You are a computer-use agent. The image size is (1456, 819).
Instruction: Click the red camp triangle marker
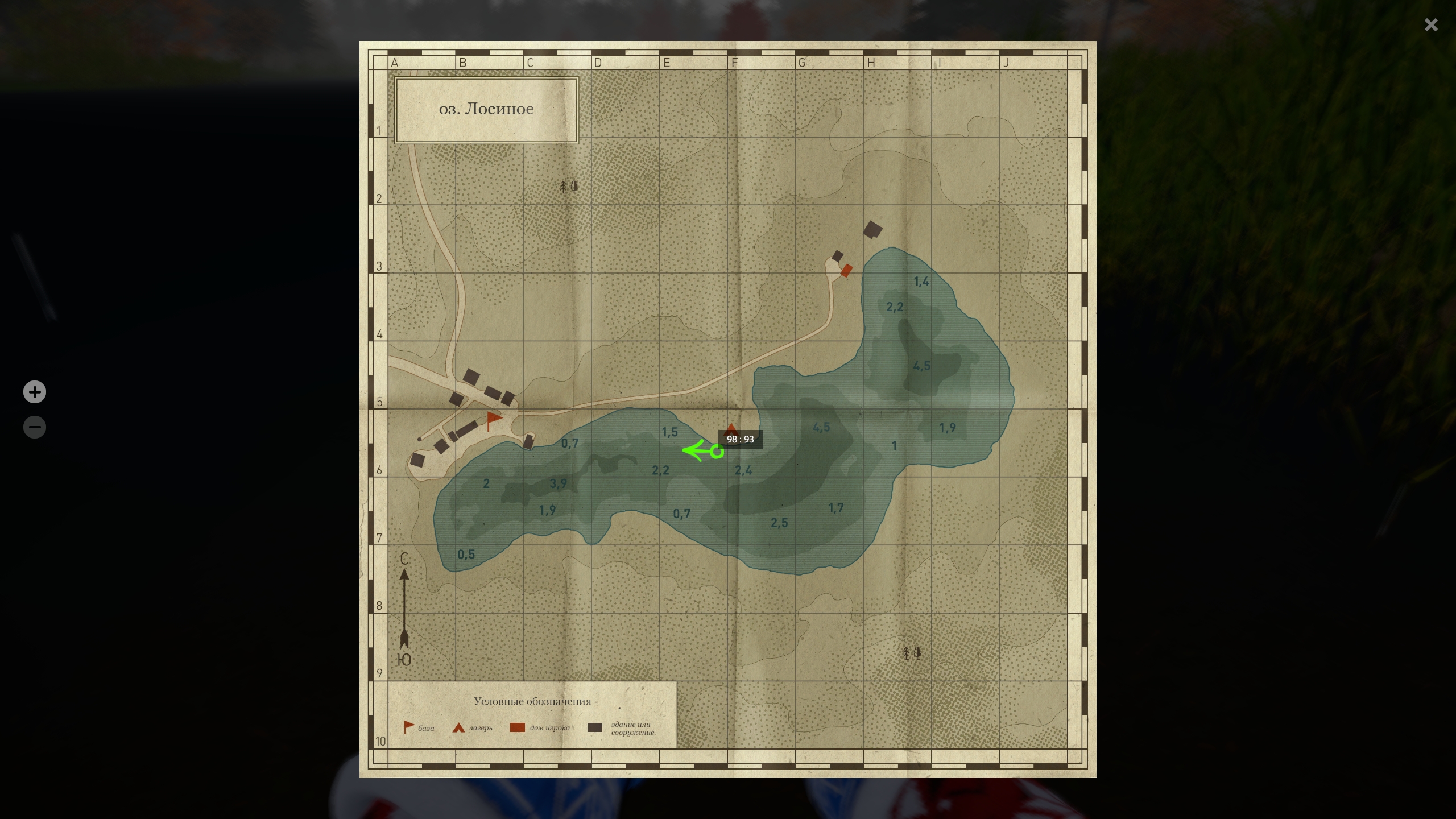(731, 427)
